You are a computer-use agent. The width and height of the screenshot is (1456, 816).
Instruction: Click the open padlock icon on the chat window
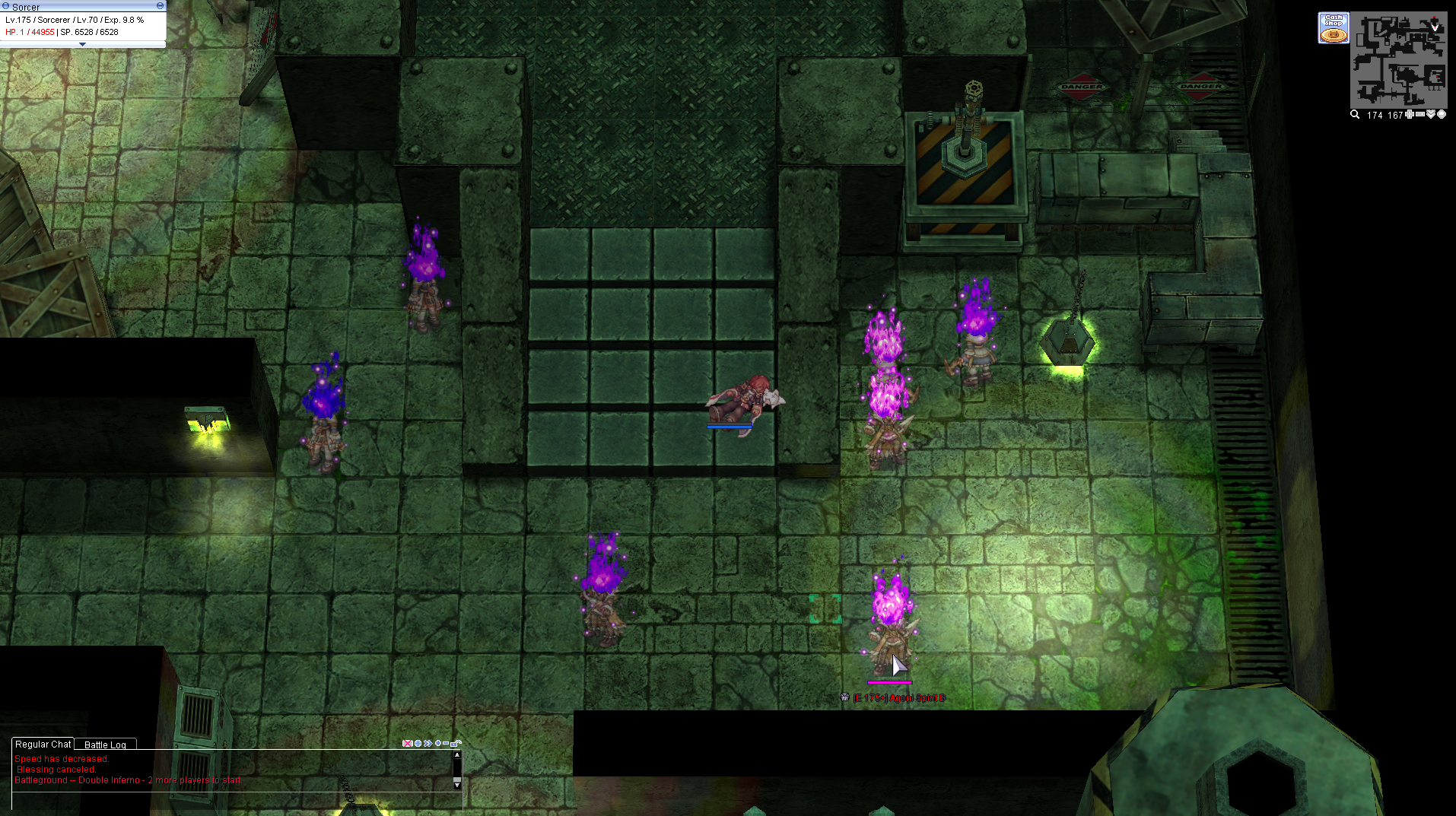[454, 743]
